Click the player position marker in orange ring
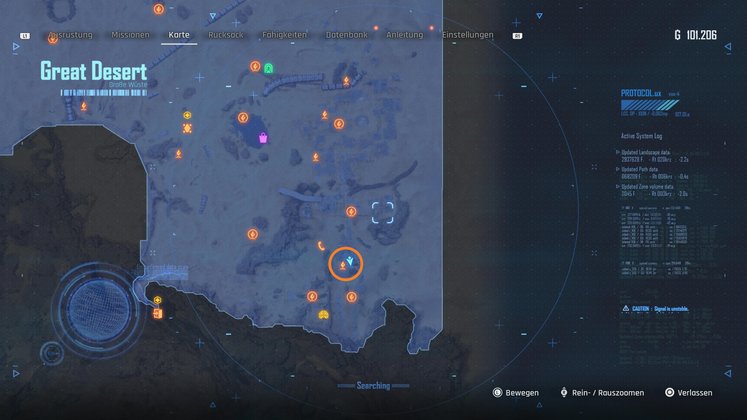This screenshot has height=420, width=747. 346,264
